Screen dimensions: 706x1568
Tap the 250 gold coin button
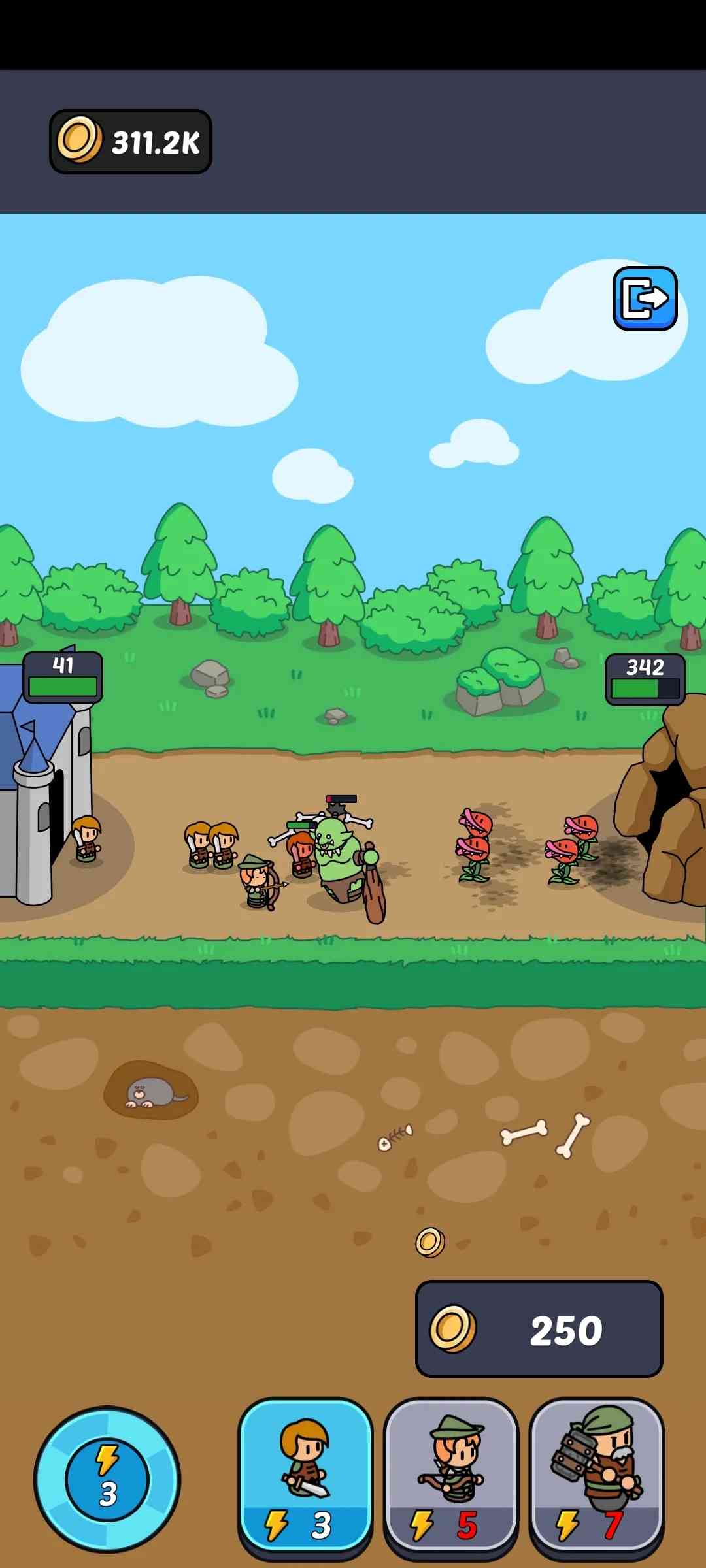[x=539, y=1330]
